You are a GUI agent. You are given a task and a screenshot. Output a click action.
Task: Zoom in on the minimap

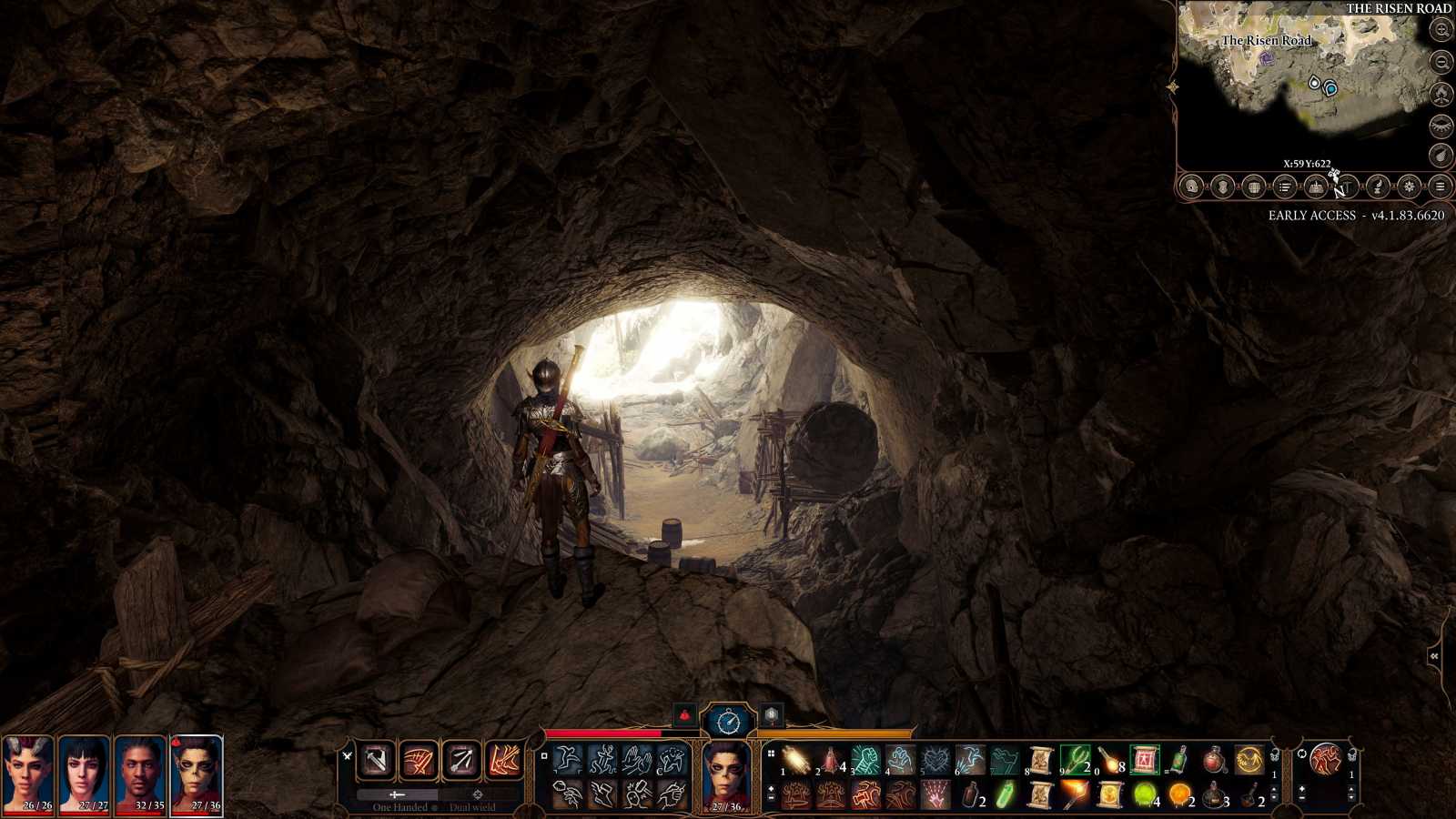tap(1441, 30)
